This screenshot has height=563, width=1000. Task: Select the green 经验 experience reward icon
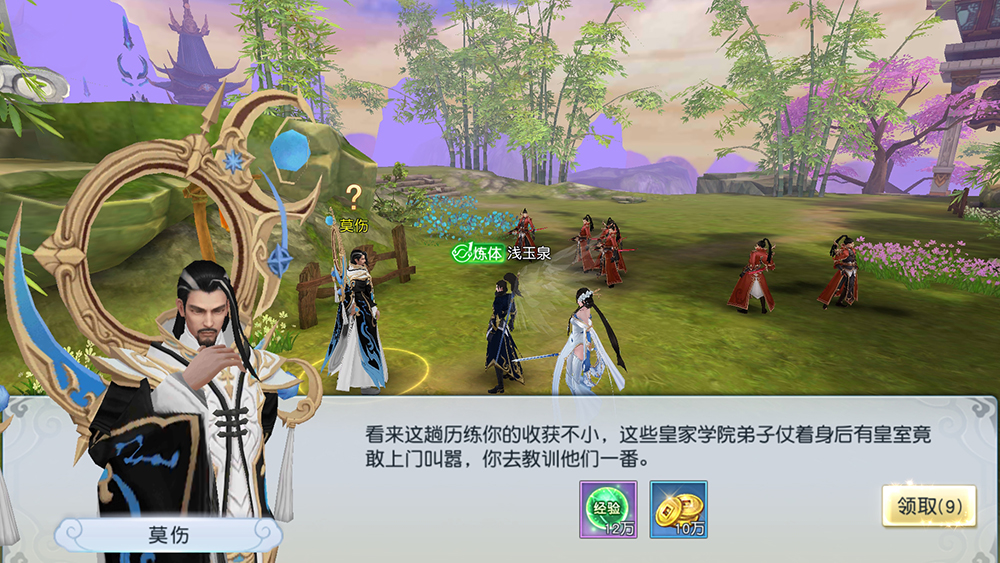(x=608, y=508)
